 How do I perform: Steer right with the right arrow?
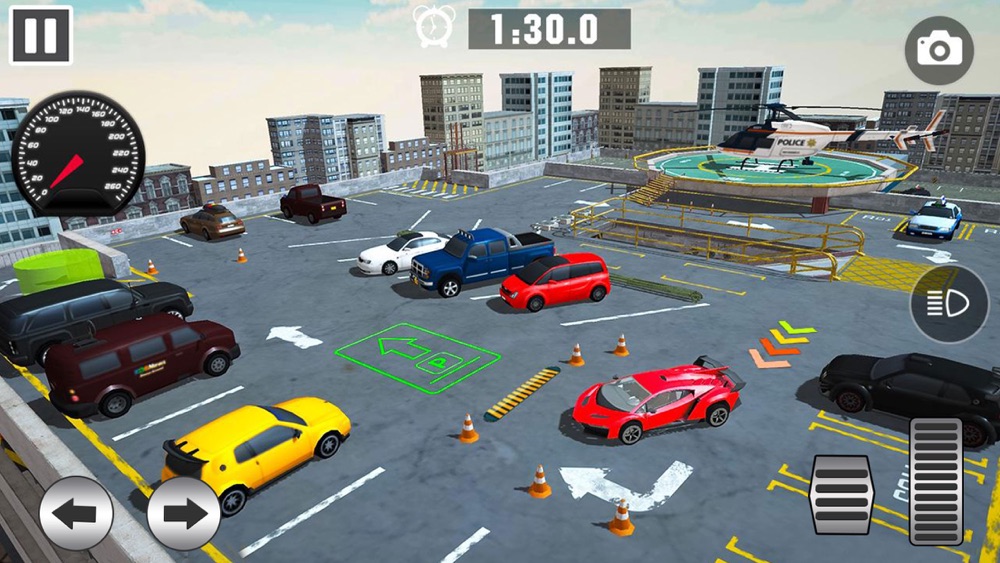click(x=183, y=513)
